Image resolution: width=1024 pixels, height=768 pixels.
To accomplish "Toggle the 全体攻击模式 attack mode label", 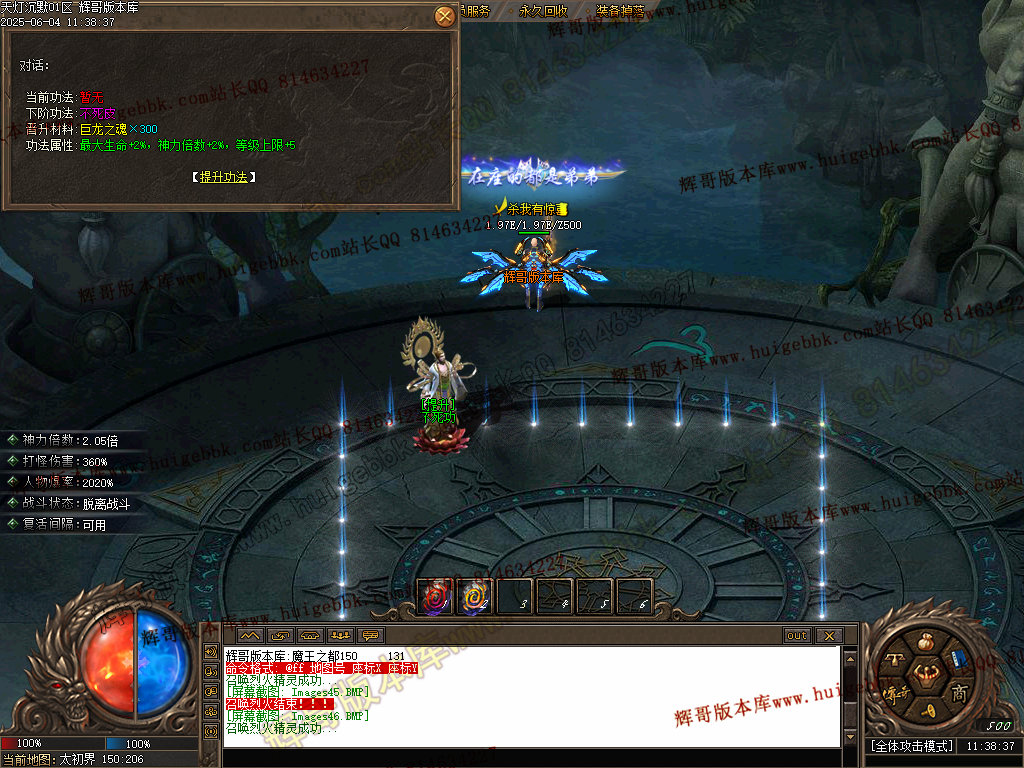I will coord(912,746).
